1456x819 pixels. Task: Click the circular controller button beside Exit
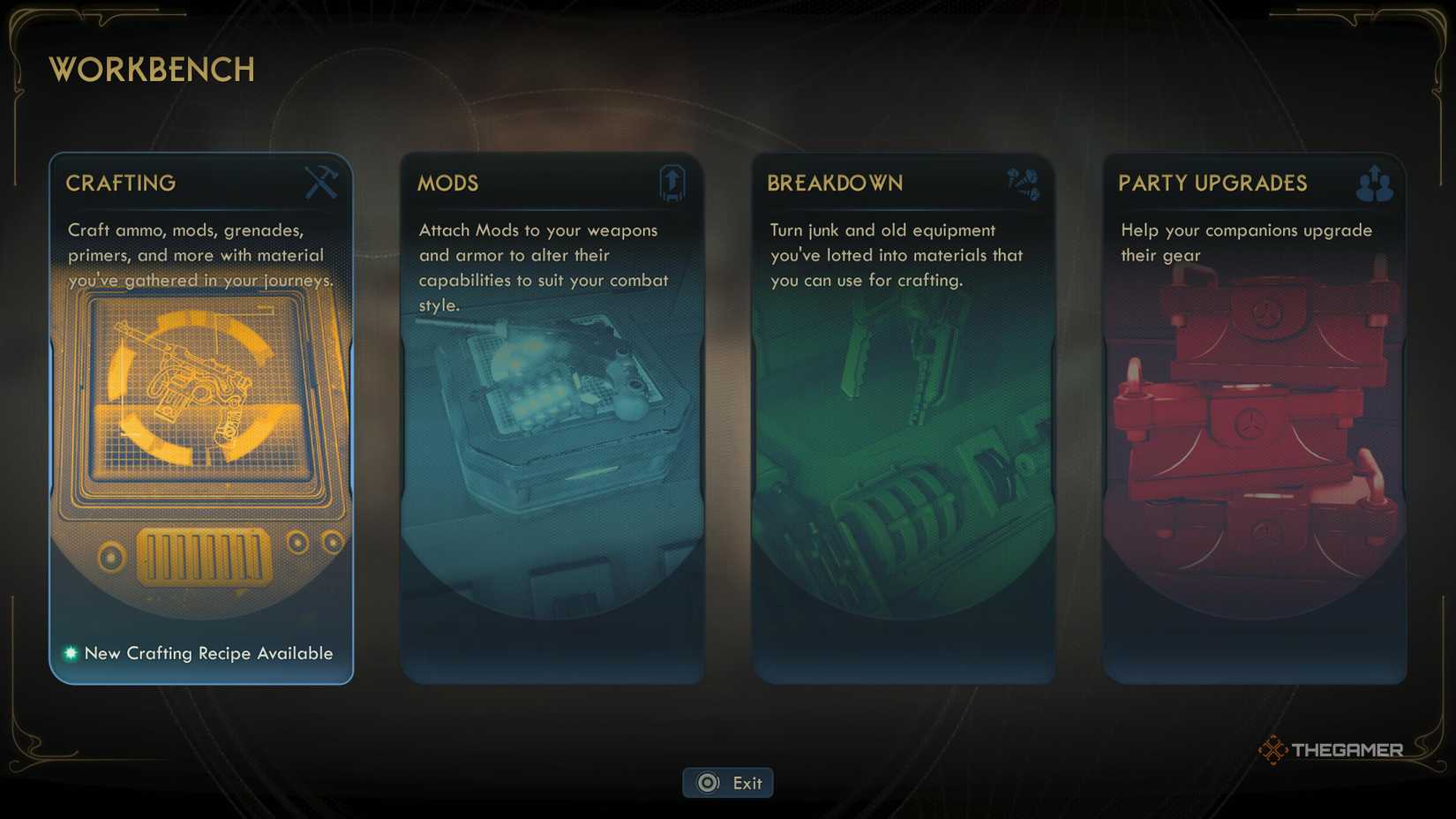[x=706, y=782]
